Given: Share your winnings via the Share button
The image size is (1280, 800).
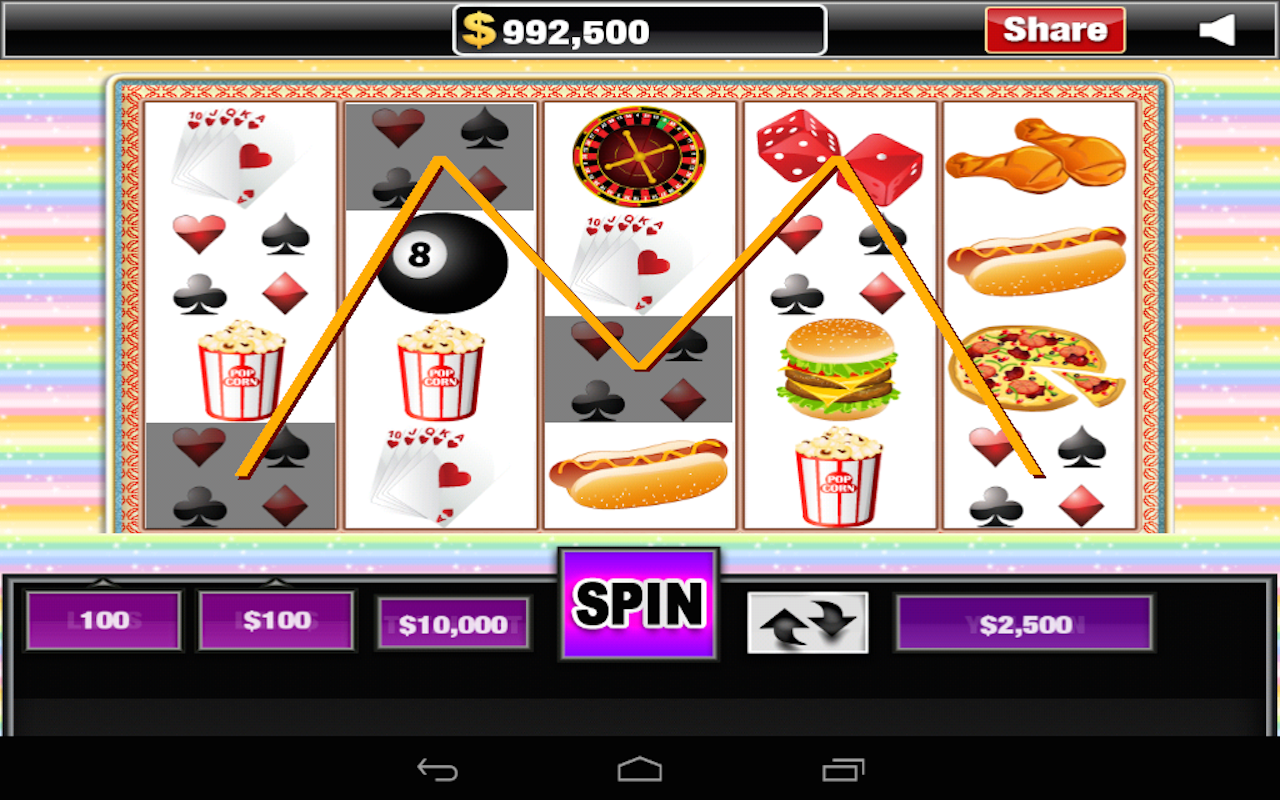Looking at the screenshot, I should click(x=1055, y=30).
